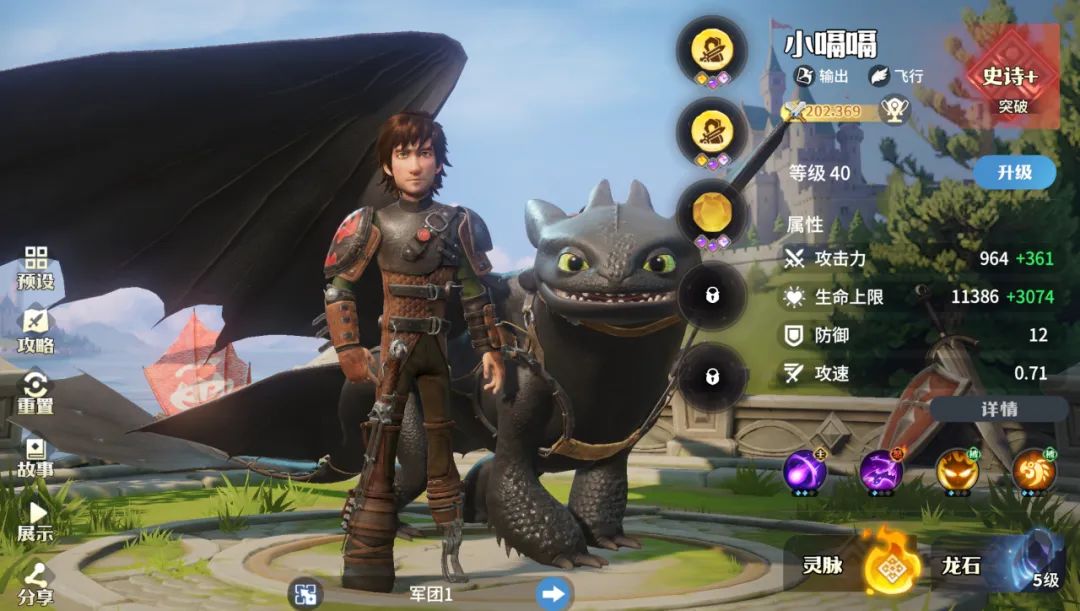Image resolution: width=1080 pixels, height=611 pixels.
Task: Select the orange swirl skill icon
Action: point(1033,471)
